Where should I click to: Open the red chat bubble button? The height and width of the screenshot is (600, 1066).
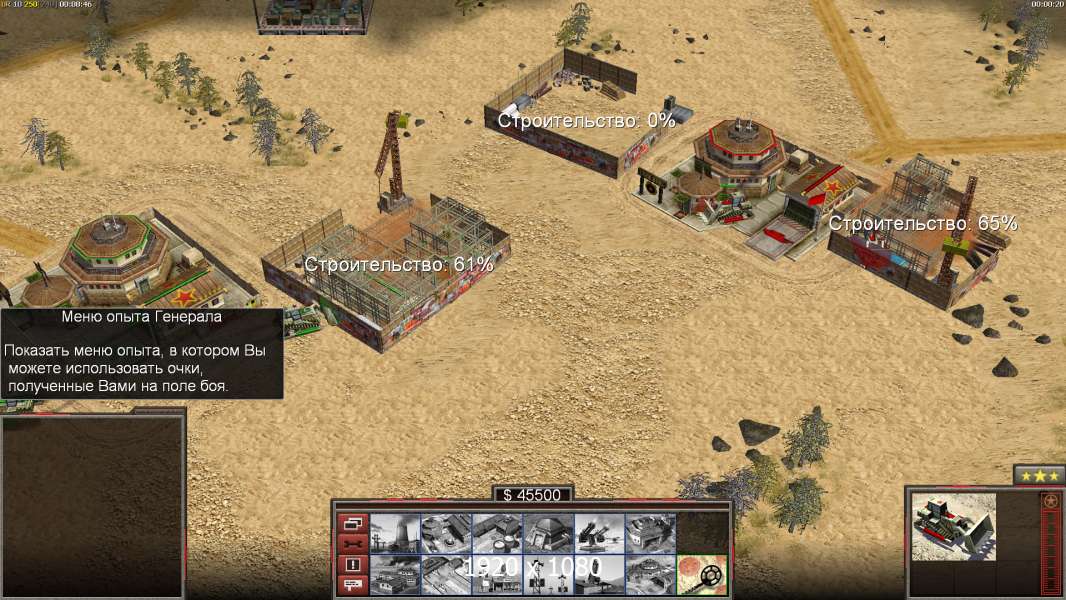[x=353, y=585]
